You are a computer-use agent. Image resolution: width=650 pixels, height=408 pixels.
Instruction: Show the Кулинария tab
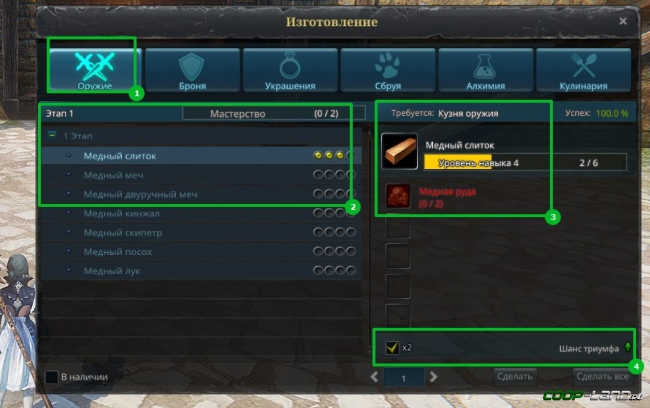coord(583,68)
